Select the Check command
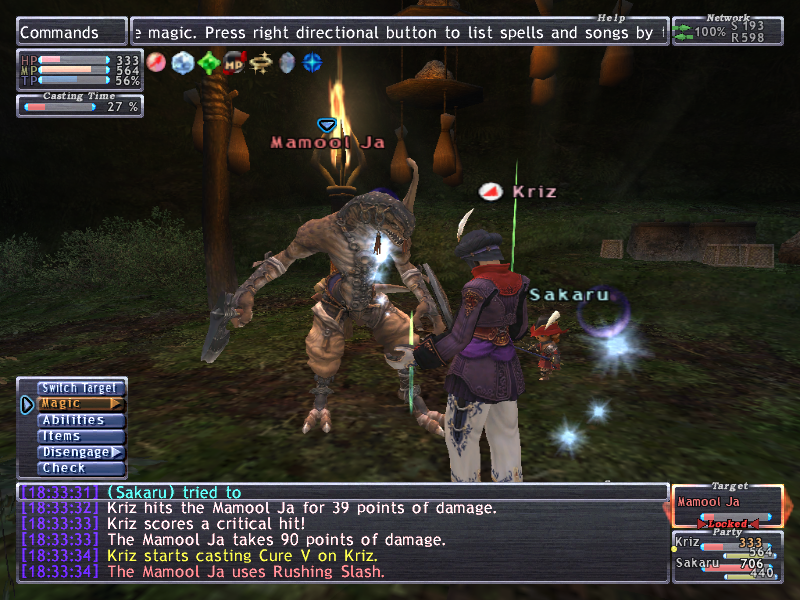The height and width of the screenshot is (600, 800). [x=81, y=468]
